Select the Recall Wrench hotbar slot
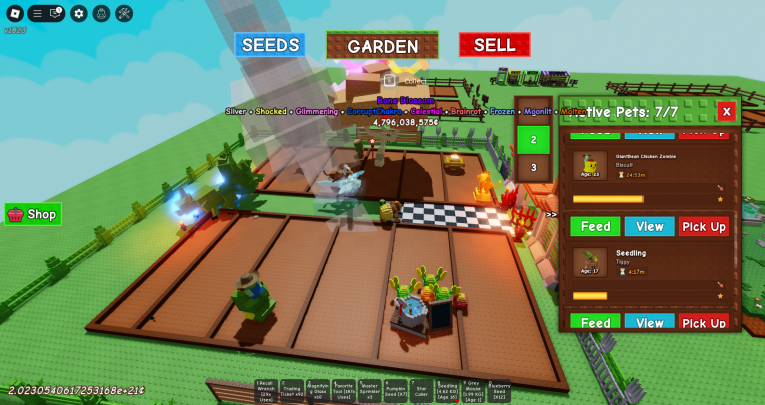 pos(265,391)
